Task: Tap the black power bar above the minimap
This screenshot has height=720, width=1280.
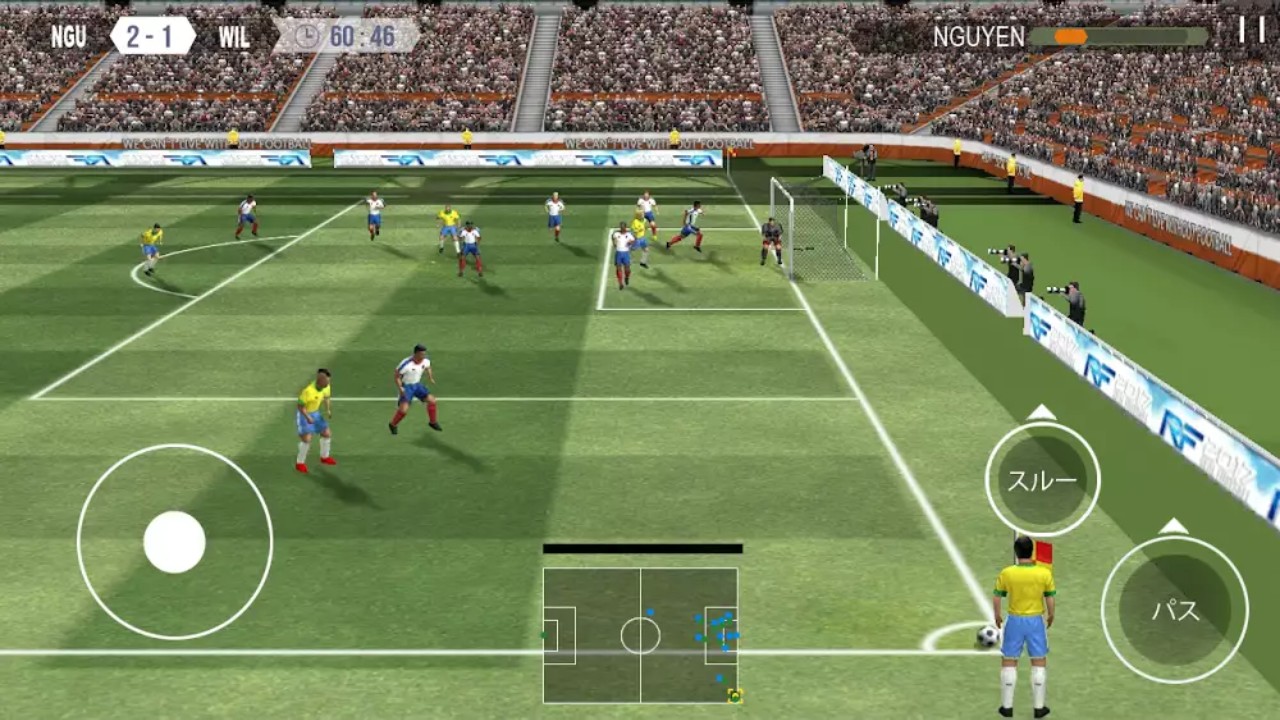Action: [x=643, y=547]
